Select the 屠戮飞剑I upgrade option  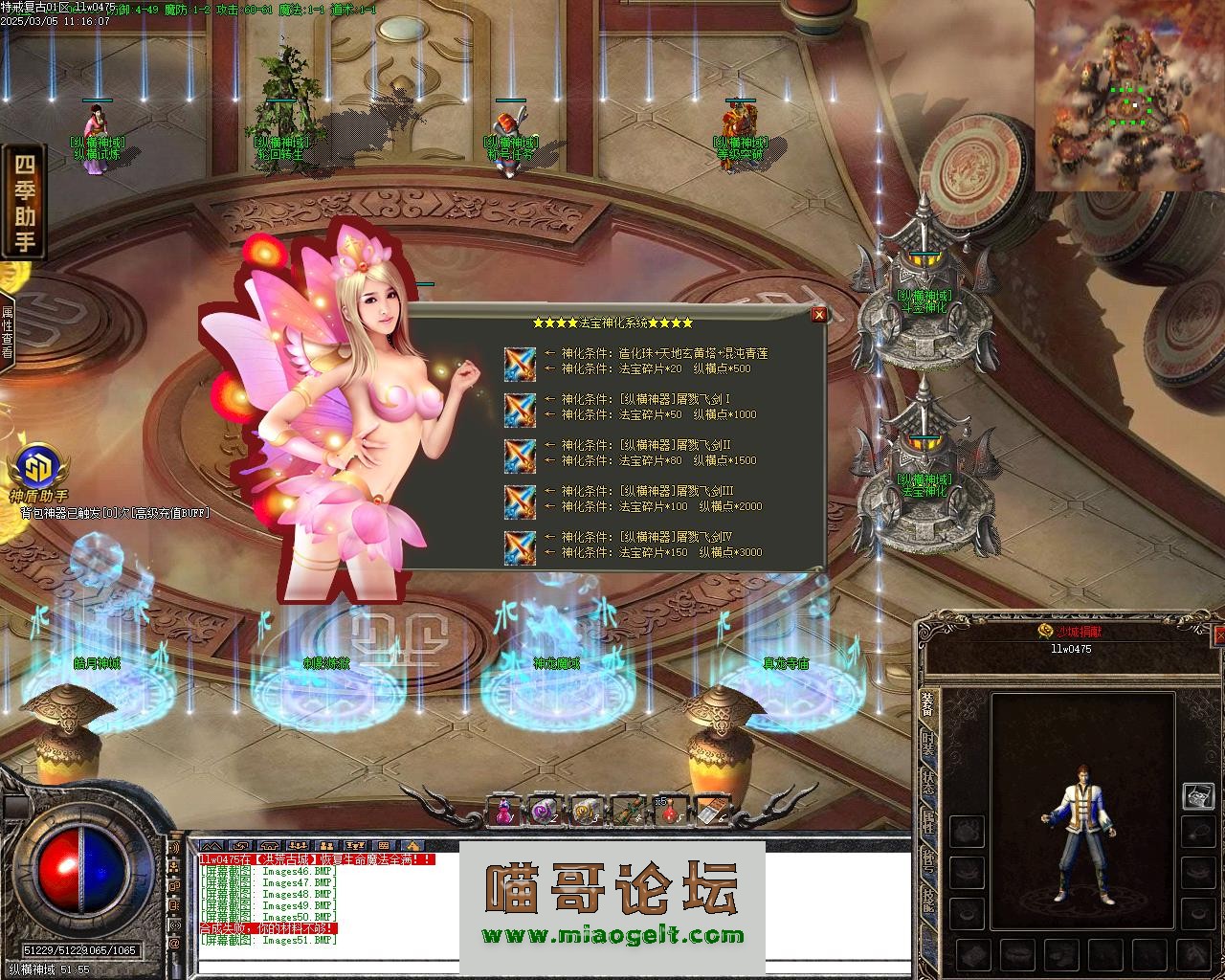[x=521, y=408]
